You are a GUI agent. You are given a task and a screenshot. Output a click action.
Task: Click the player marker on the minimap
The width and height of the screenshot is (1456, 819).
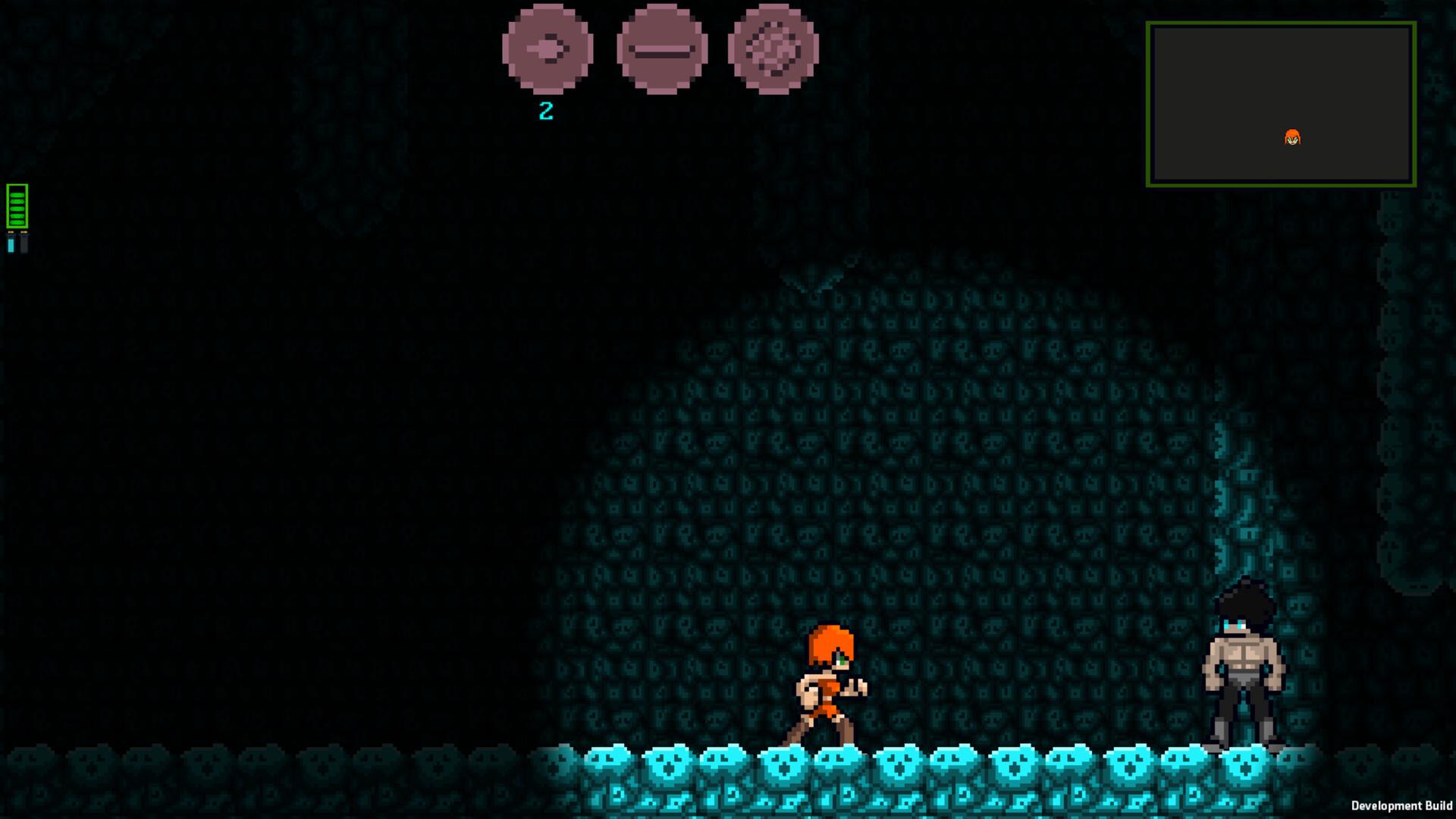tap(1294, 137)
